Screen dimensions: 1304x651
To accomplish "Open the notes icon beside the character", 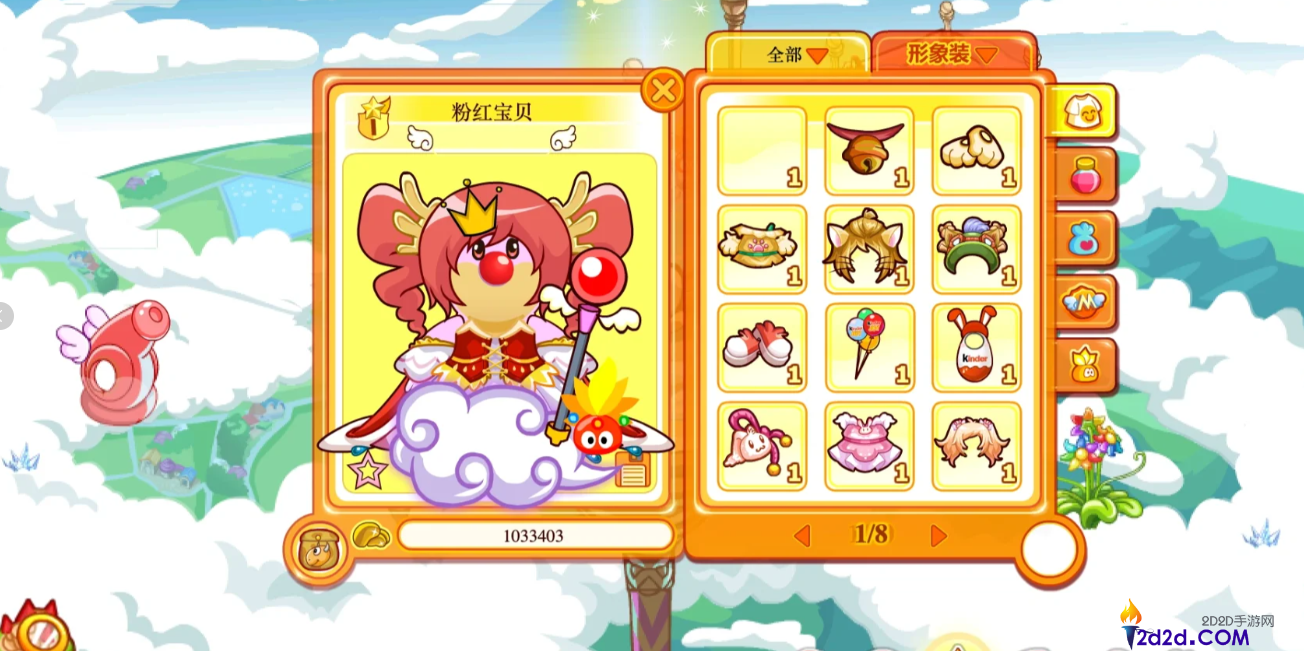I will [x=632, y=468].
